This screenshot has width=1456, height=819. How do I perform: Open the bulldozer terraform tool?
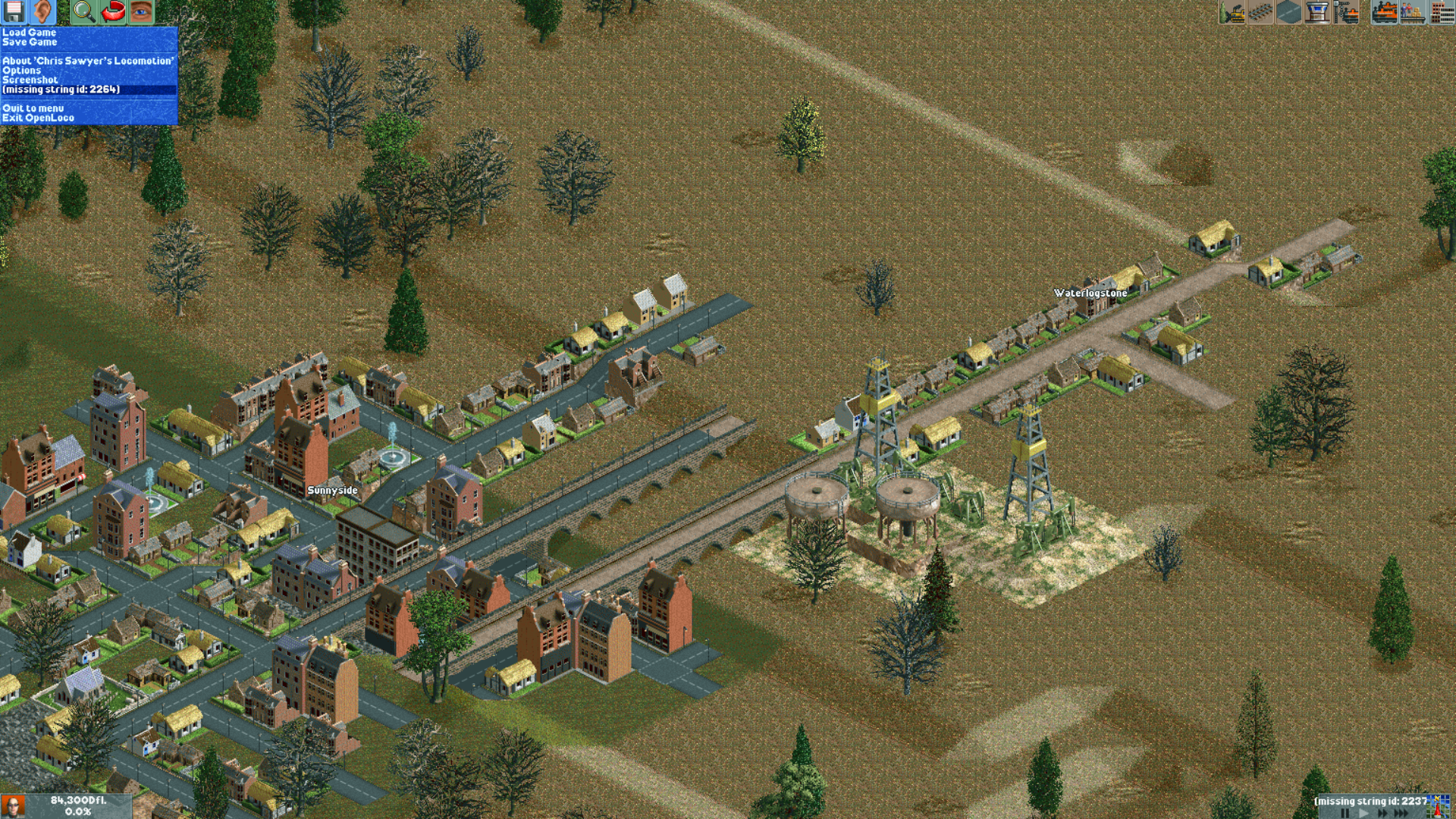click(1232, 12)
